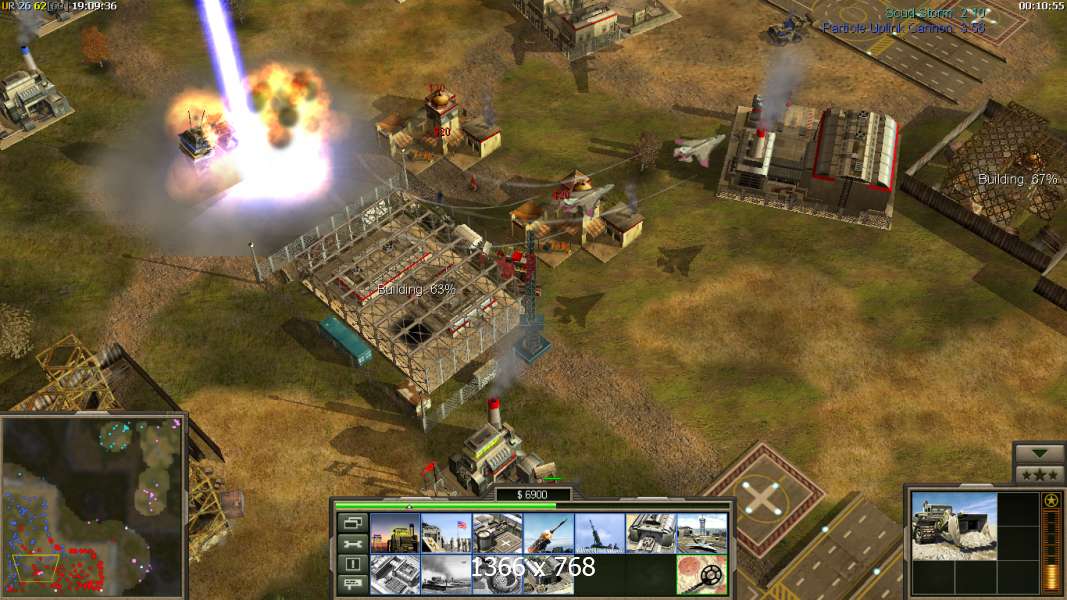Open the communicator chat button
The width and height of the screenshot is (1067, 600).
[352, 585]
